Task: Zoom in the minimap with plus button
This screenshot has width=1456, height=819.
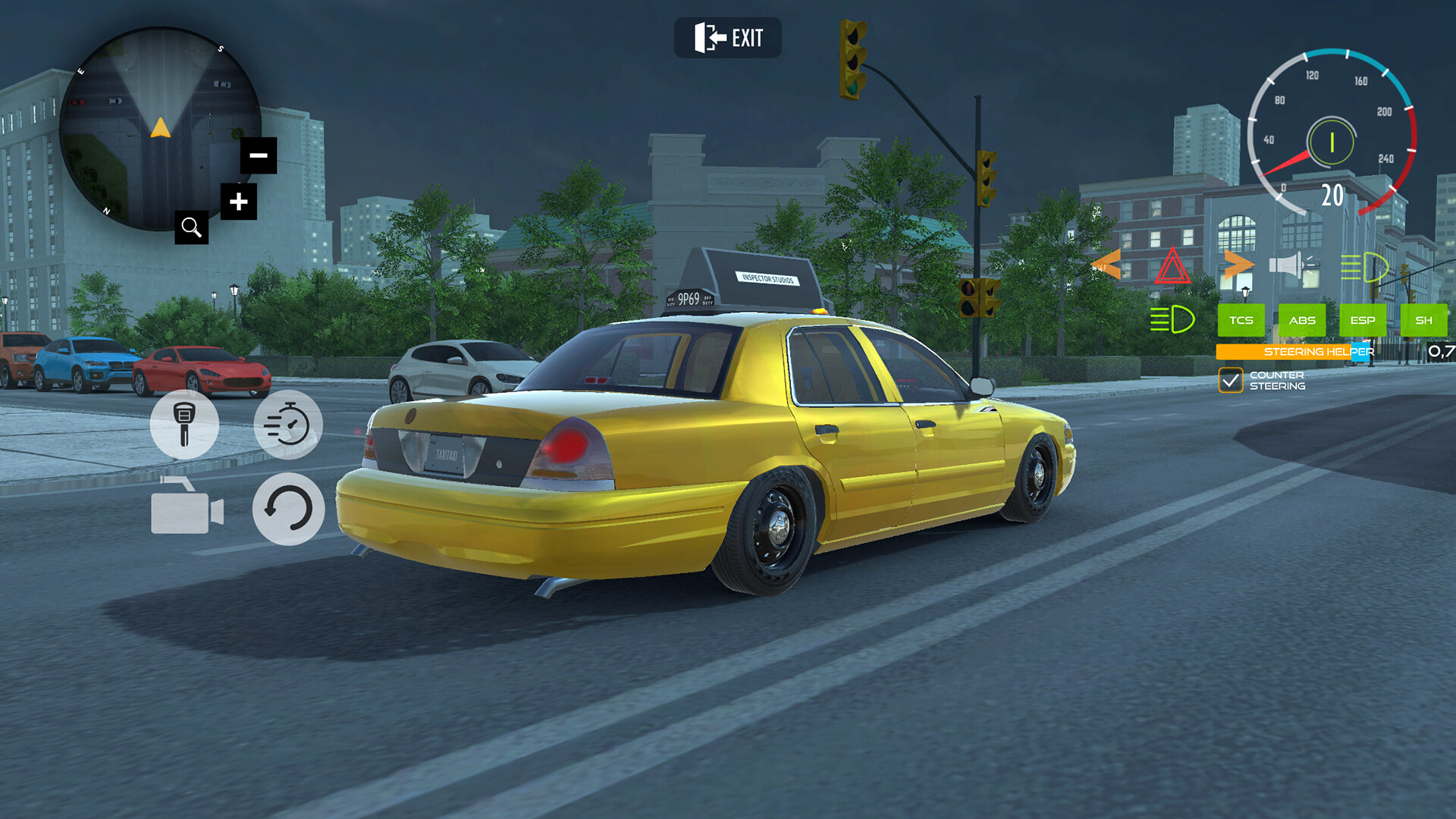Action: [237, 201]
